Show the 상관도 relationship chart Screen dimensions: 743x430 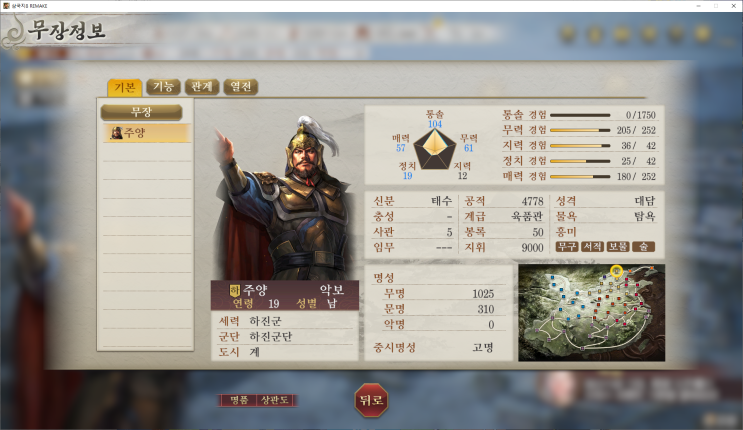click(275, 400)
